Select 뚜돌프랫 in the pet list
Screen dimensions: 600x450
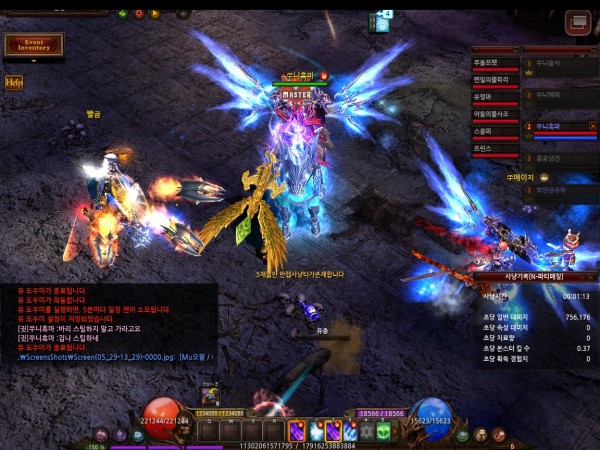(495, 63)
